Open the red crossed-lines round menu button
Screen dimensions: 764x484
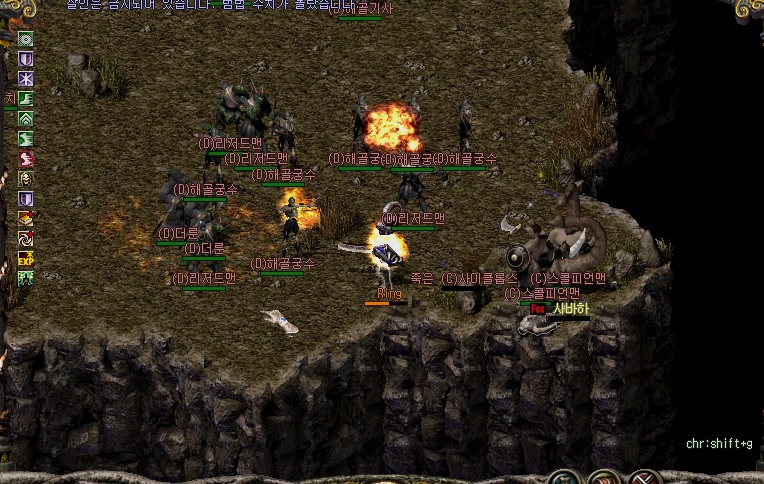tap(644, 477)
